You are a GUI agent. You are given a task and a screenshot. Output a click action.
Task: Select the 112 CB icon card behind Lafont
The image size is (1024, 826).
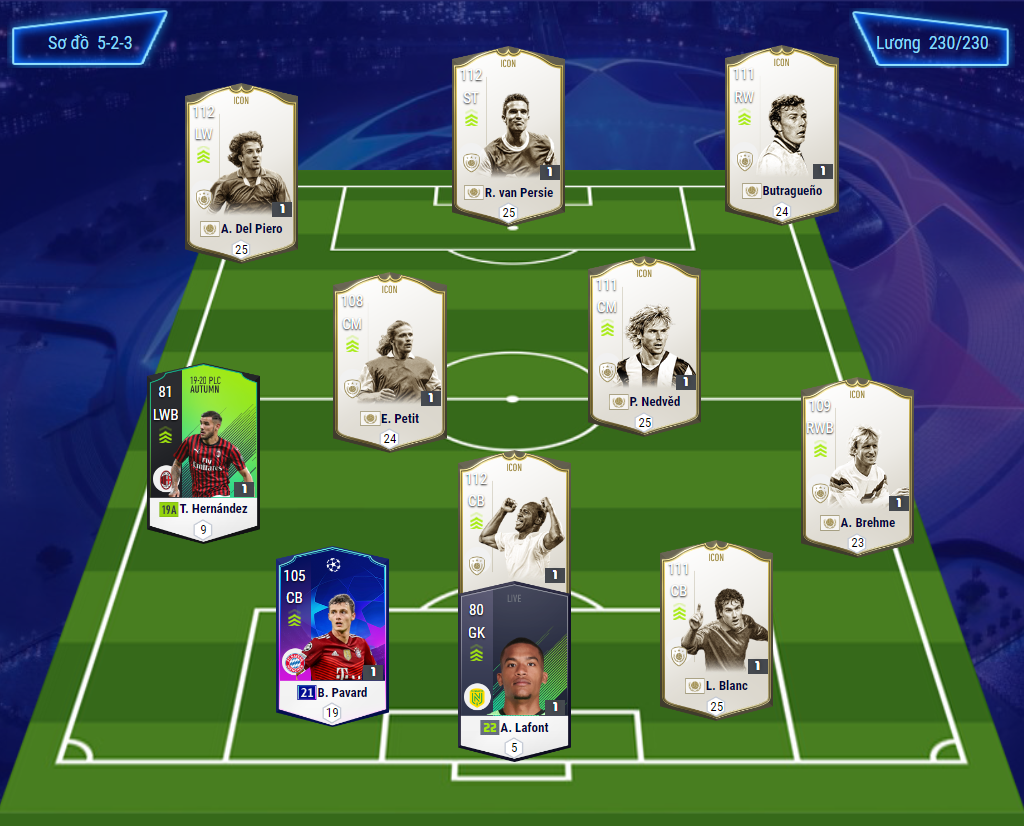514,520
